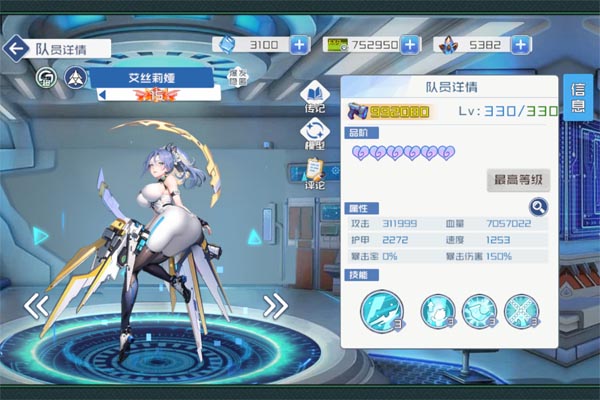
Task: Toggle the 隐藏 hide button by the name
Action: click(x=238, y=78)
